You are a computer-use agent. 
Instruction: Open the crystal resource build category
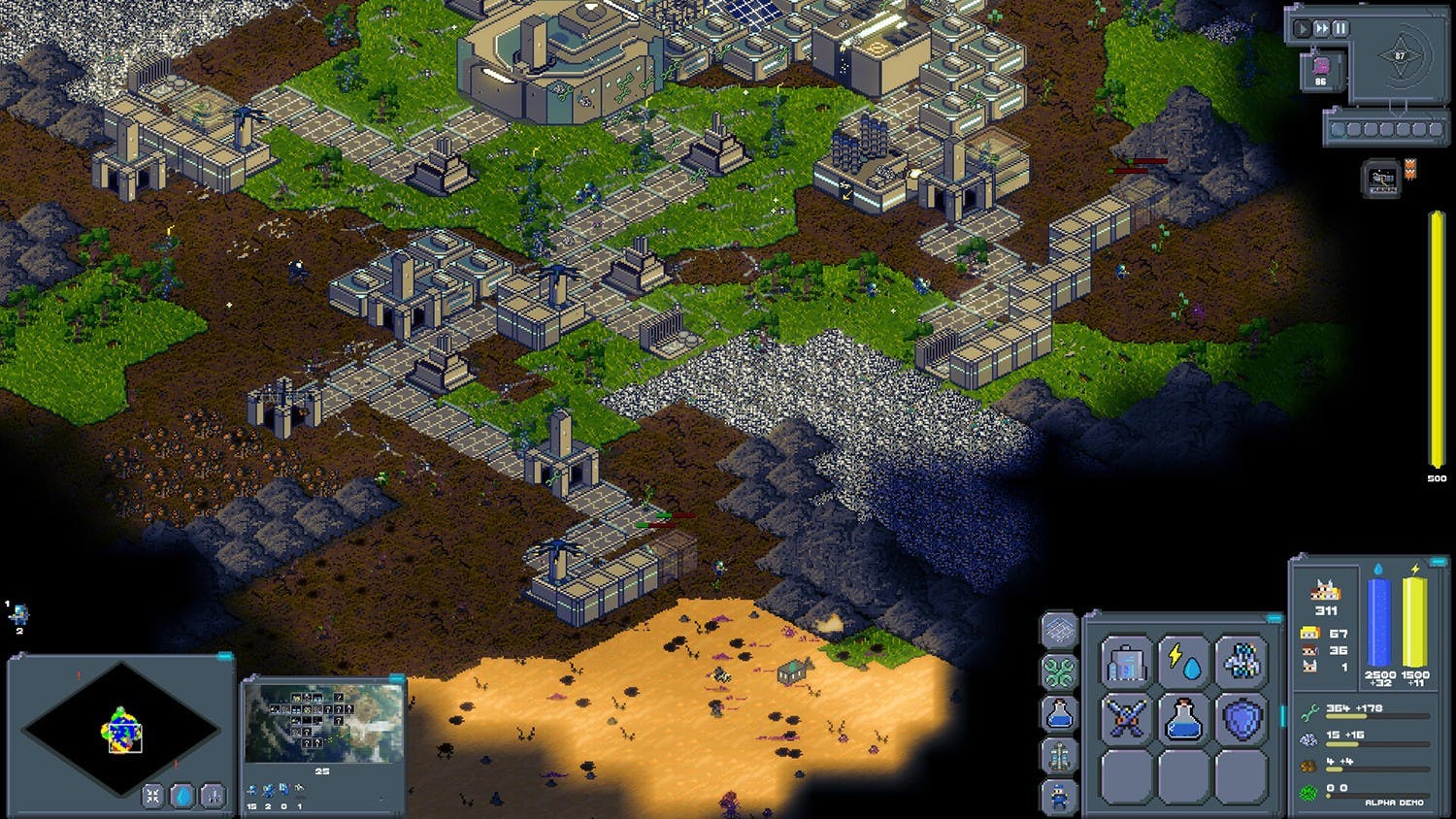tap(1241, 664)
